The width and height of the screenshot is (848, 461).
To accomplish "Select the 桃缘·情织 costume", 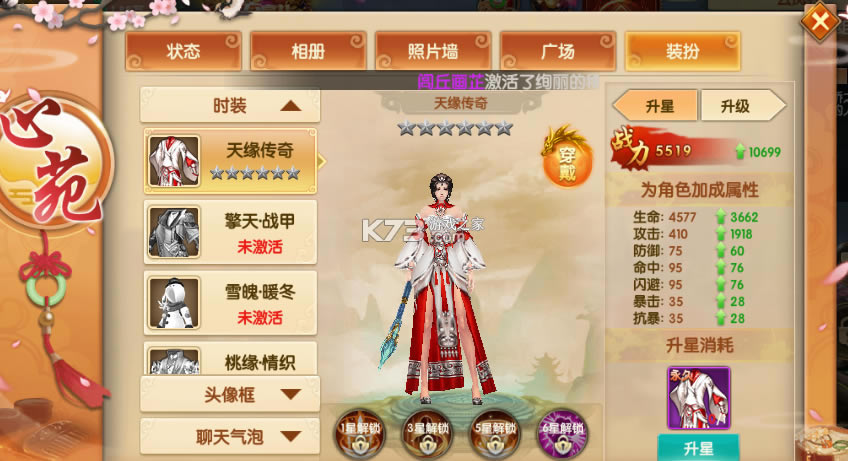I will point(231,362).
